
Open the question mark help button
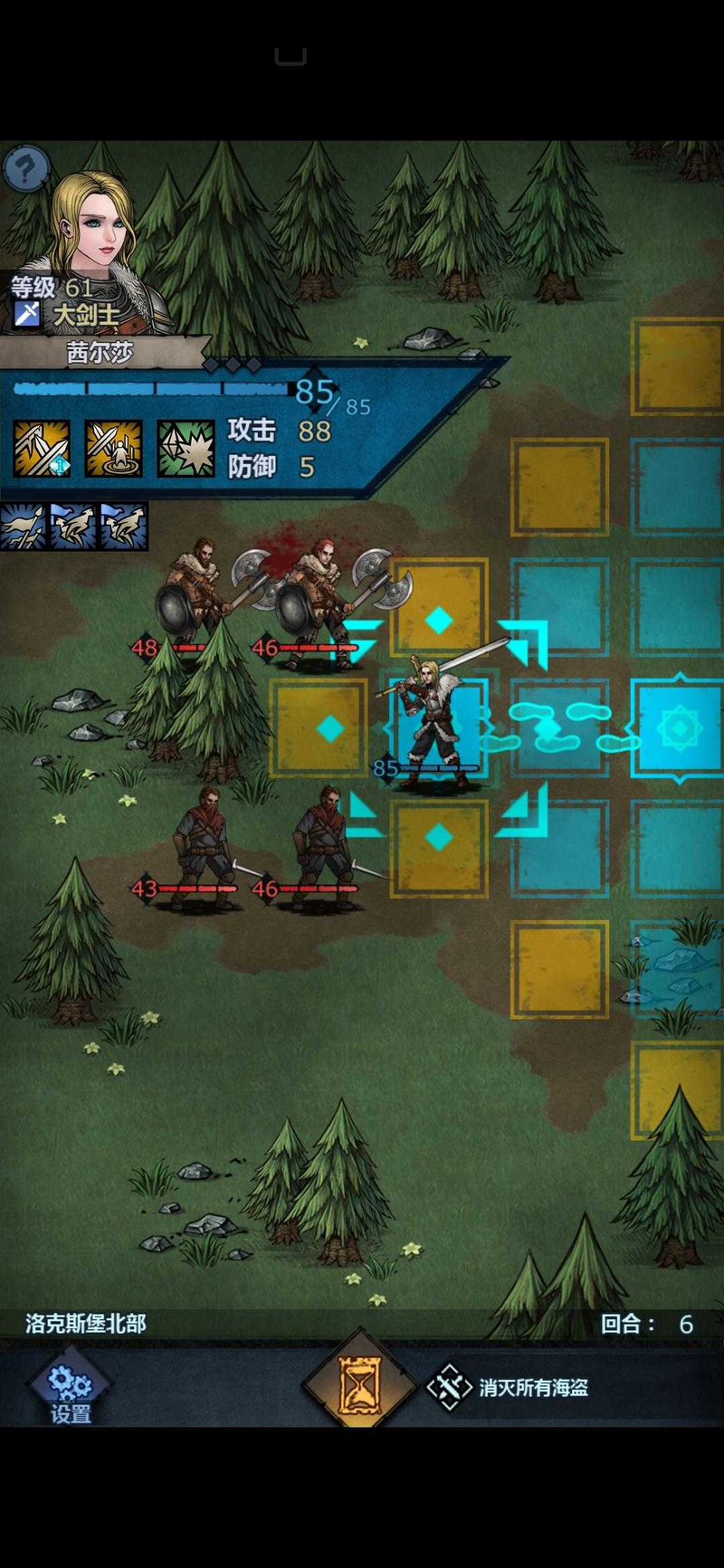pyautogui.click(x=25, y=167)
